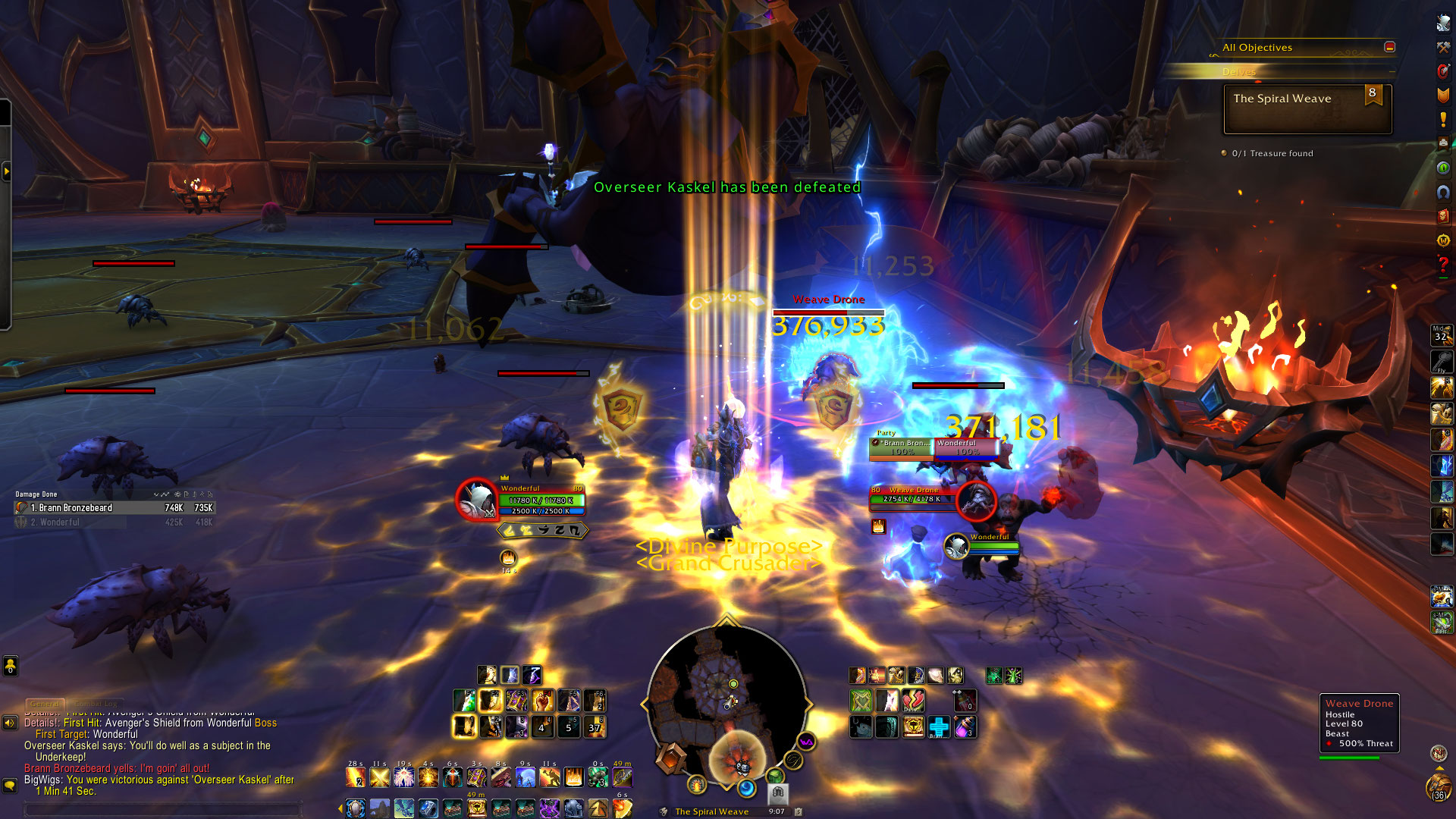Activate the golden fist ability

[x=543, y=701]
